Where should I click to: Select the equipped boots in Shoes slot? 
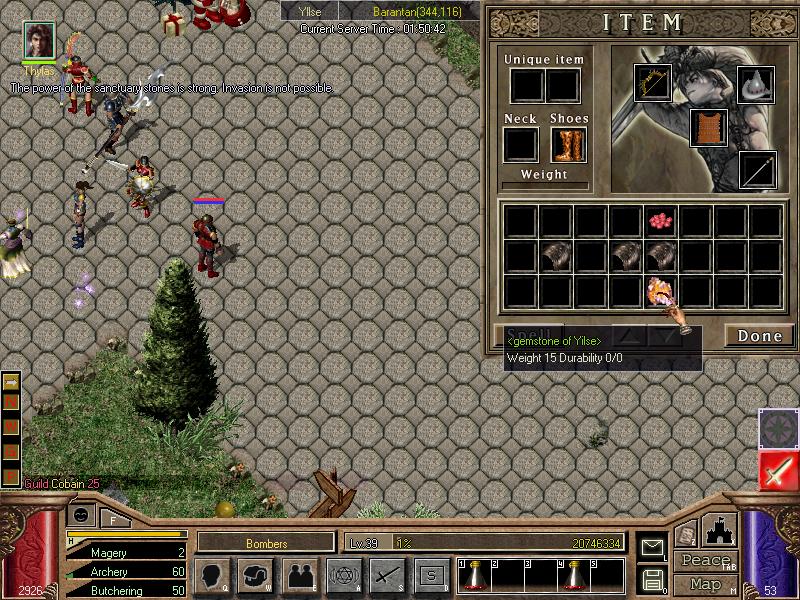pyautogui.click(x=568, y=145)
